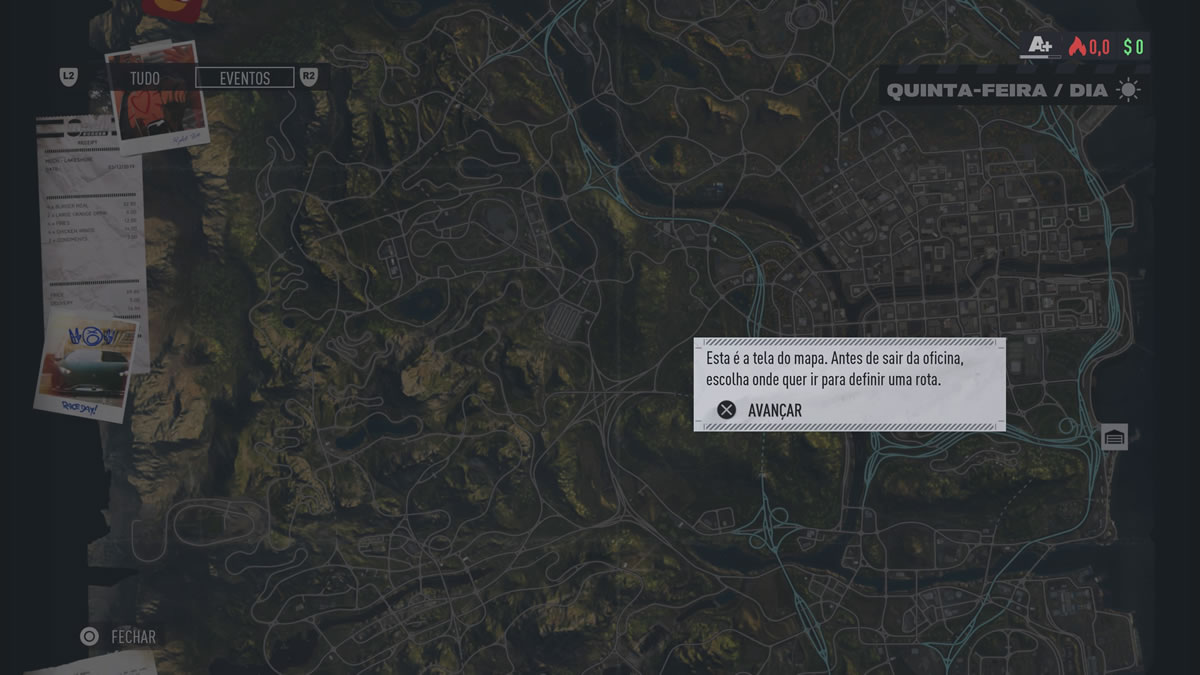Viewport: 1200px width, 675px height.
Task: Select the garage marker on the map
Action: point(1114,437)
